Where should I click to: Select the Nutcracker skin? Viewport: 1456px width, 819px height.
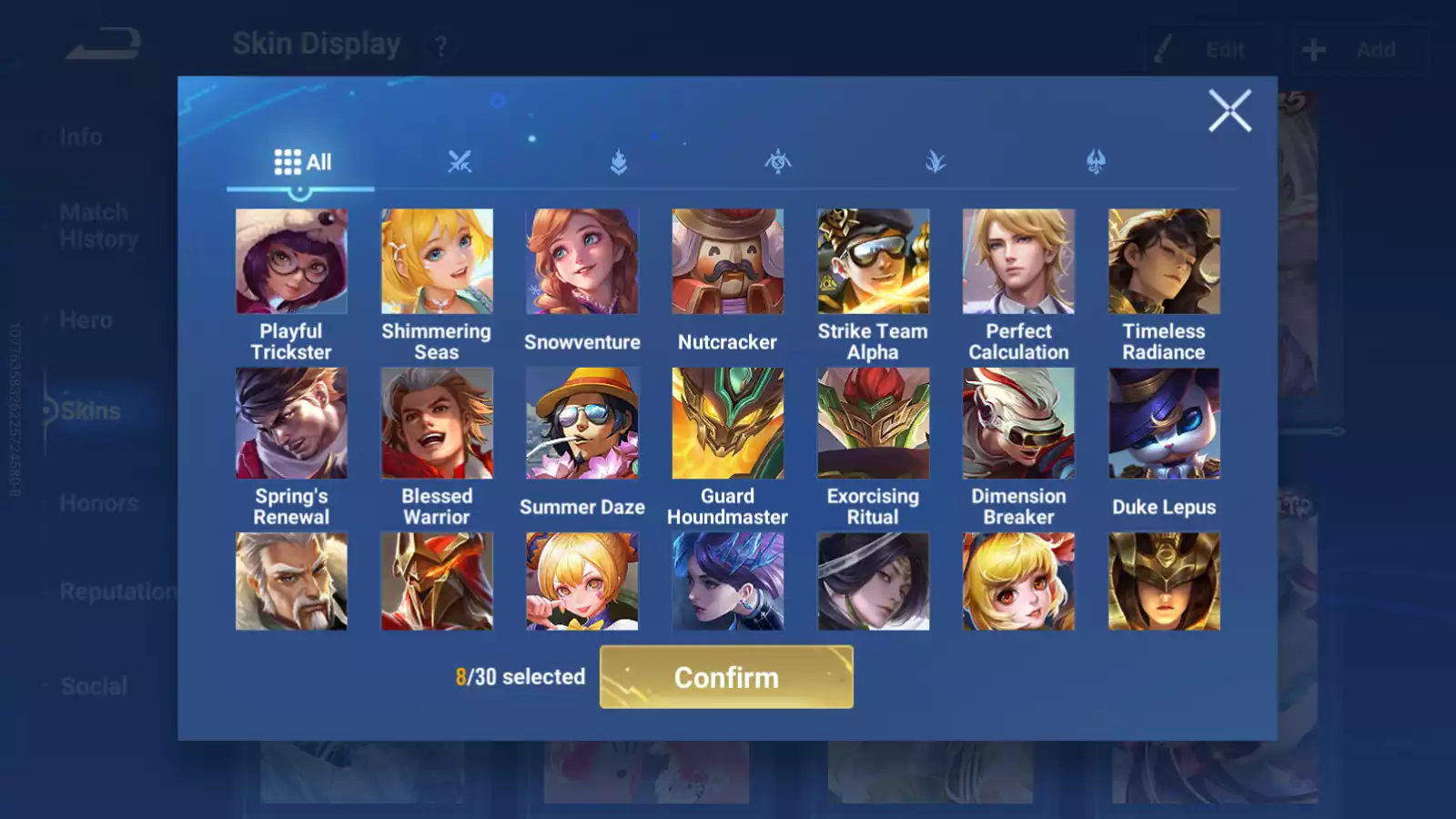(728, 262)
